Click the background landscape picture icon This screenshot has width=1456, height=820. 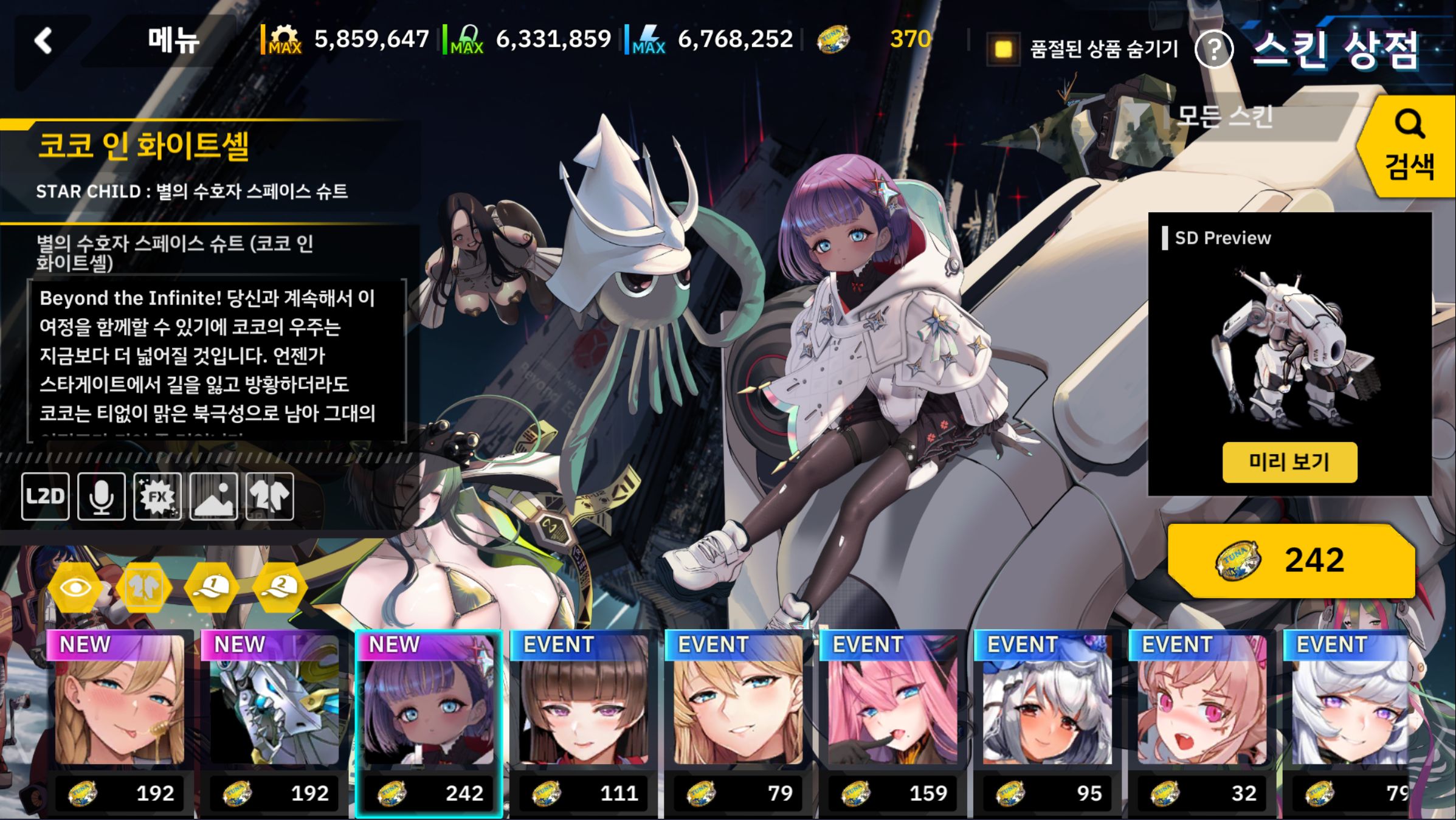(213, 497)
